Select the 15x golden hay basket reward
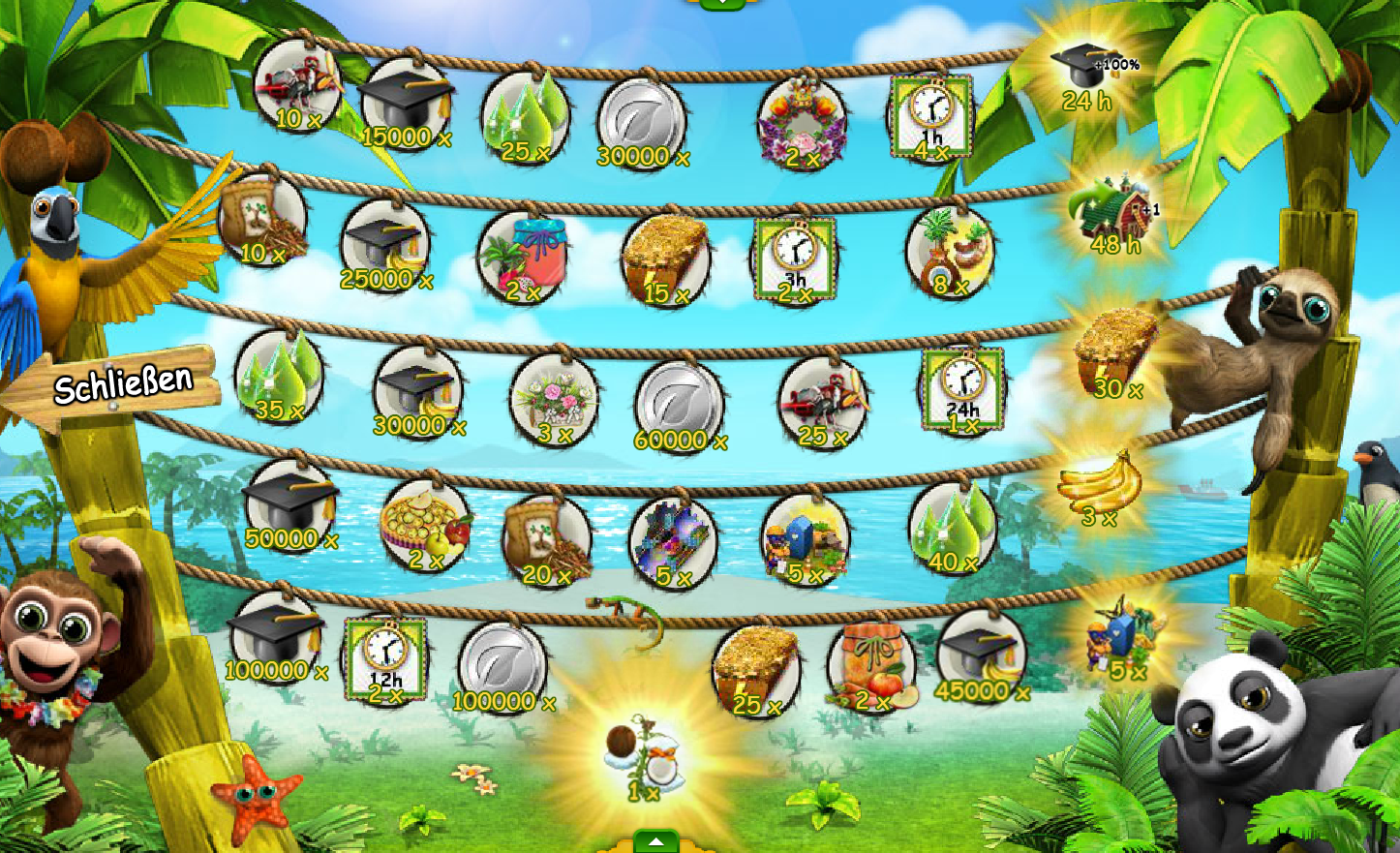 (665, 259)
